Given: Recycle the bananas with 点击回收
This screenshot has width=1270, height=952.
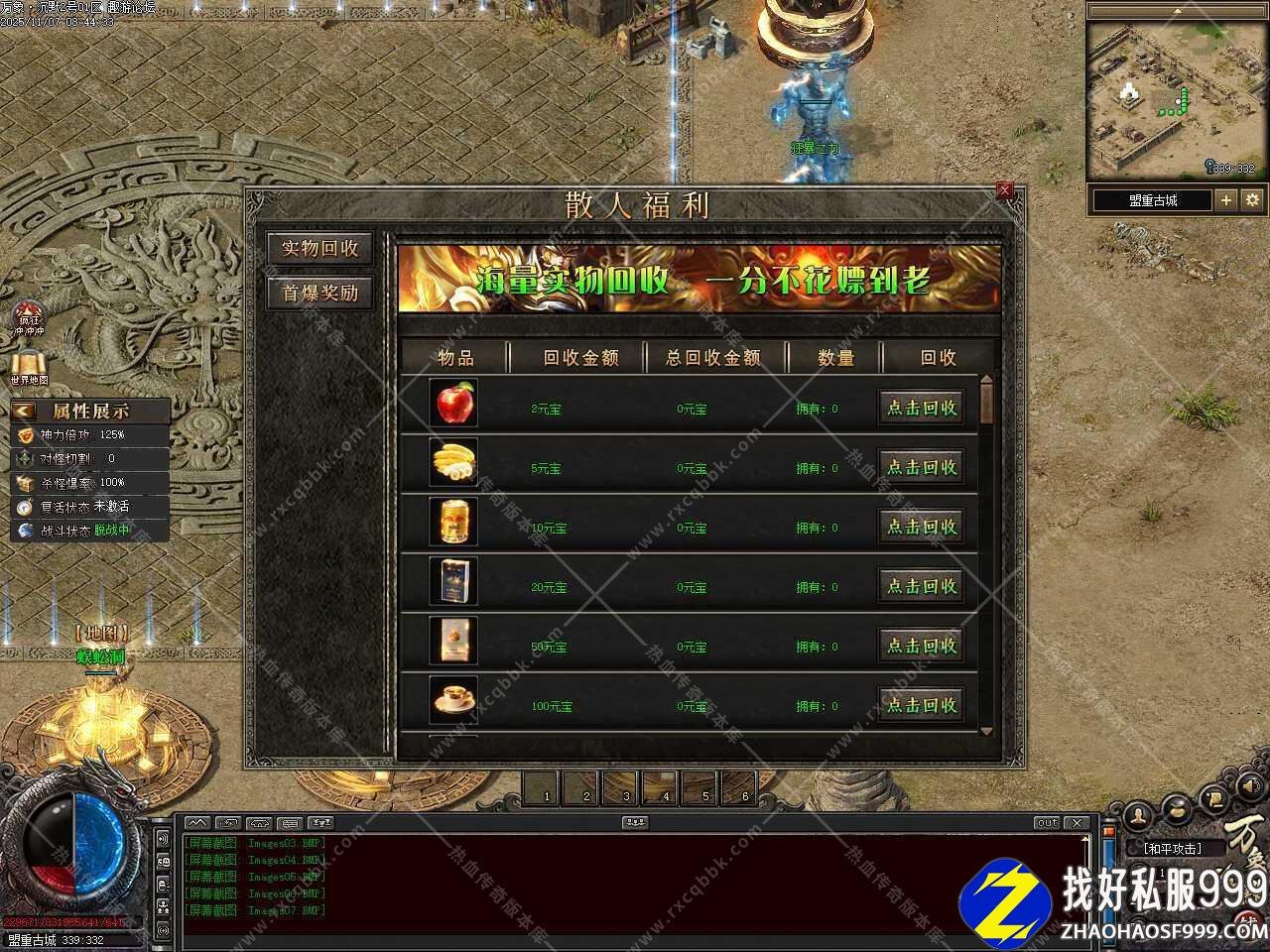Looking at the screenshot, I should [x=922, y=467].
